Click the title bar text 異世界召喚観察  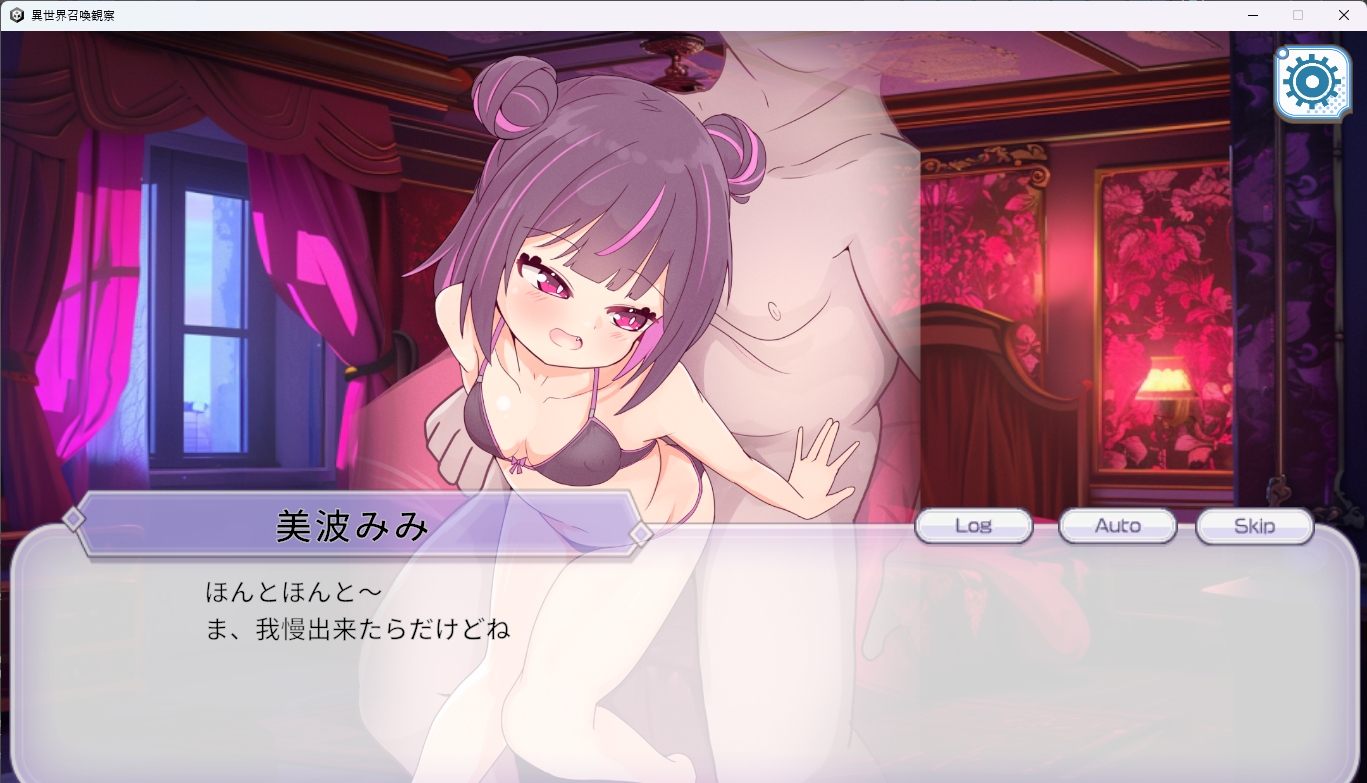(75, 15)
